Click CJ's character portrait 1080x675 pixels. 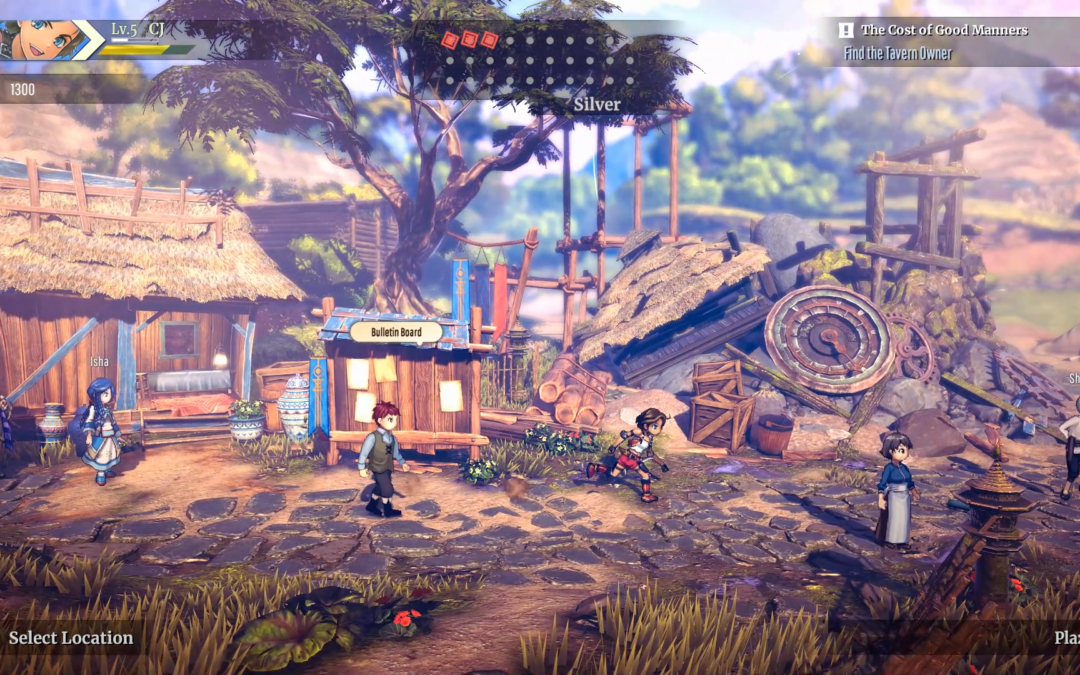38,41
